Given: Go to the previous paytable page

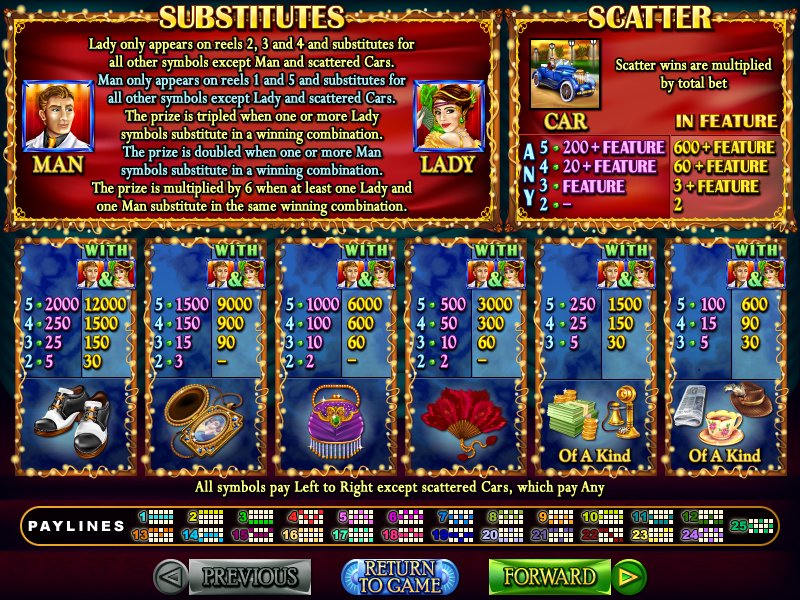Looking at the screenshot, I should click(233, 576).
